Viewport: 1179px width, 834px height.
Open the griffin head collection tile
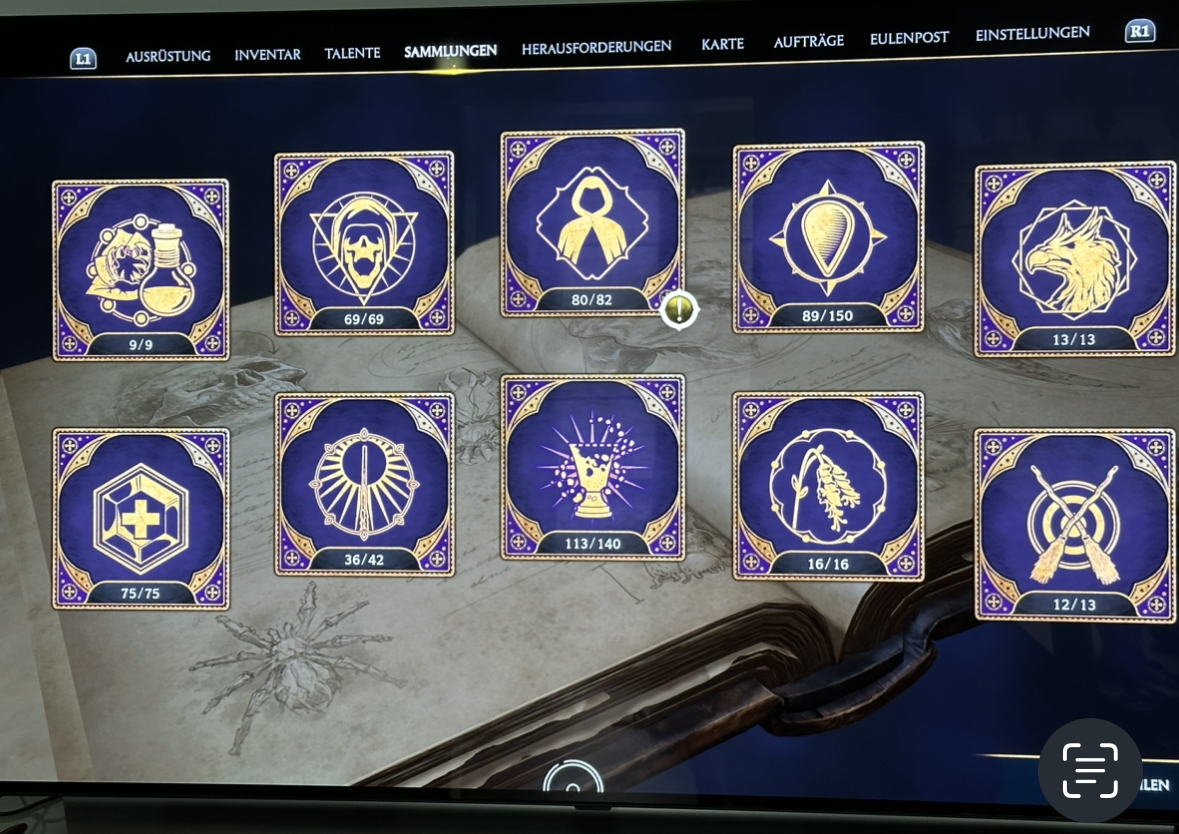[1074, 259]
